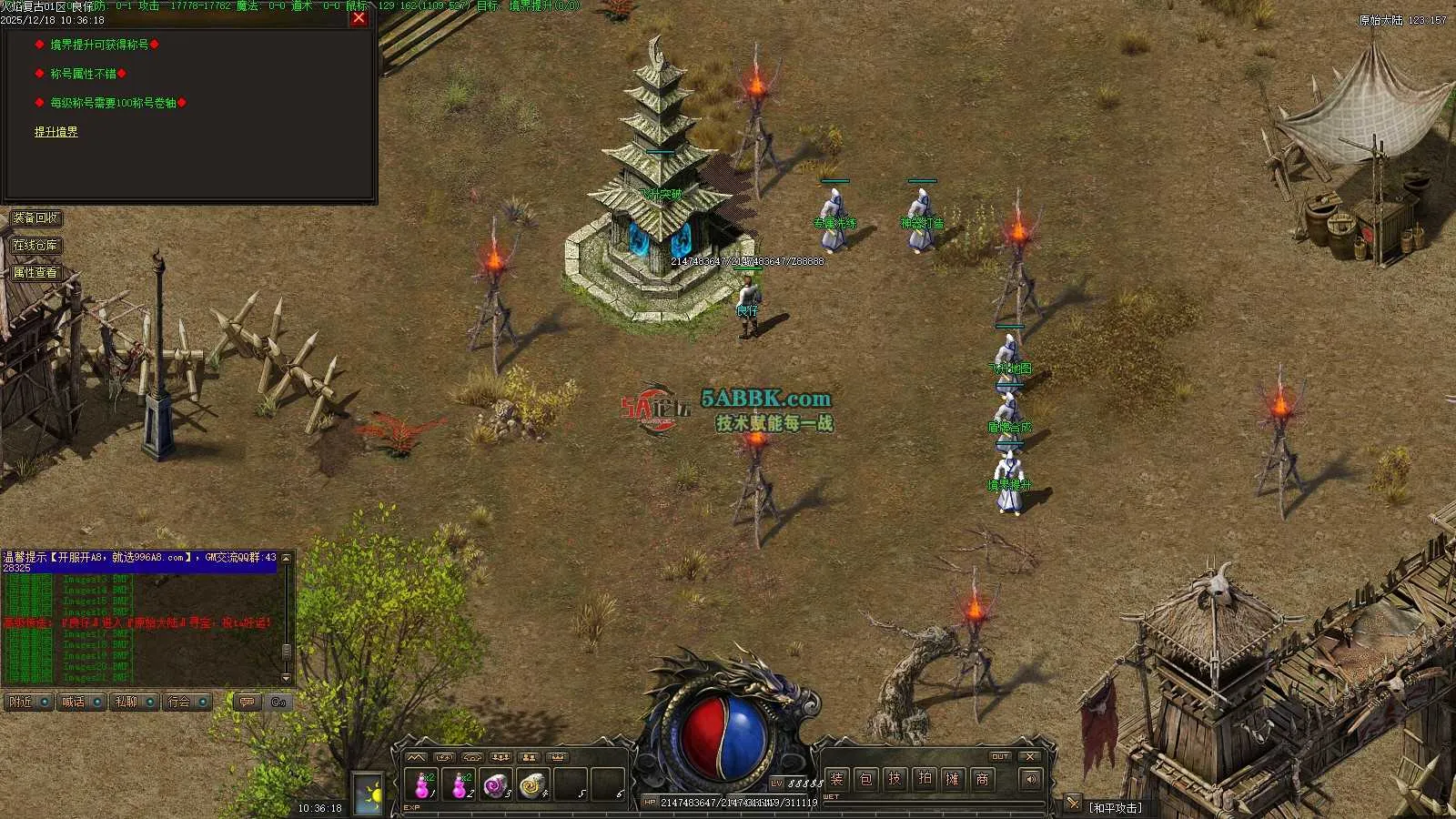Click the speech bubble chat button
Screen dimensions: 1456x819
point(247,703)
